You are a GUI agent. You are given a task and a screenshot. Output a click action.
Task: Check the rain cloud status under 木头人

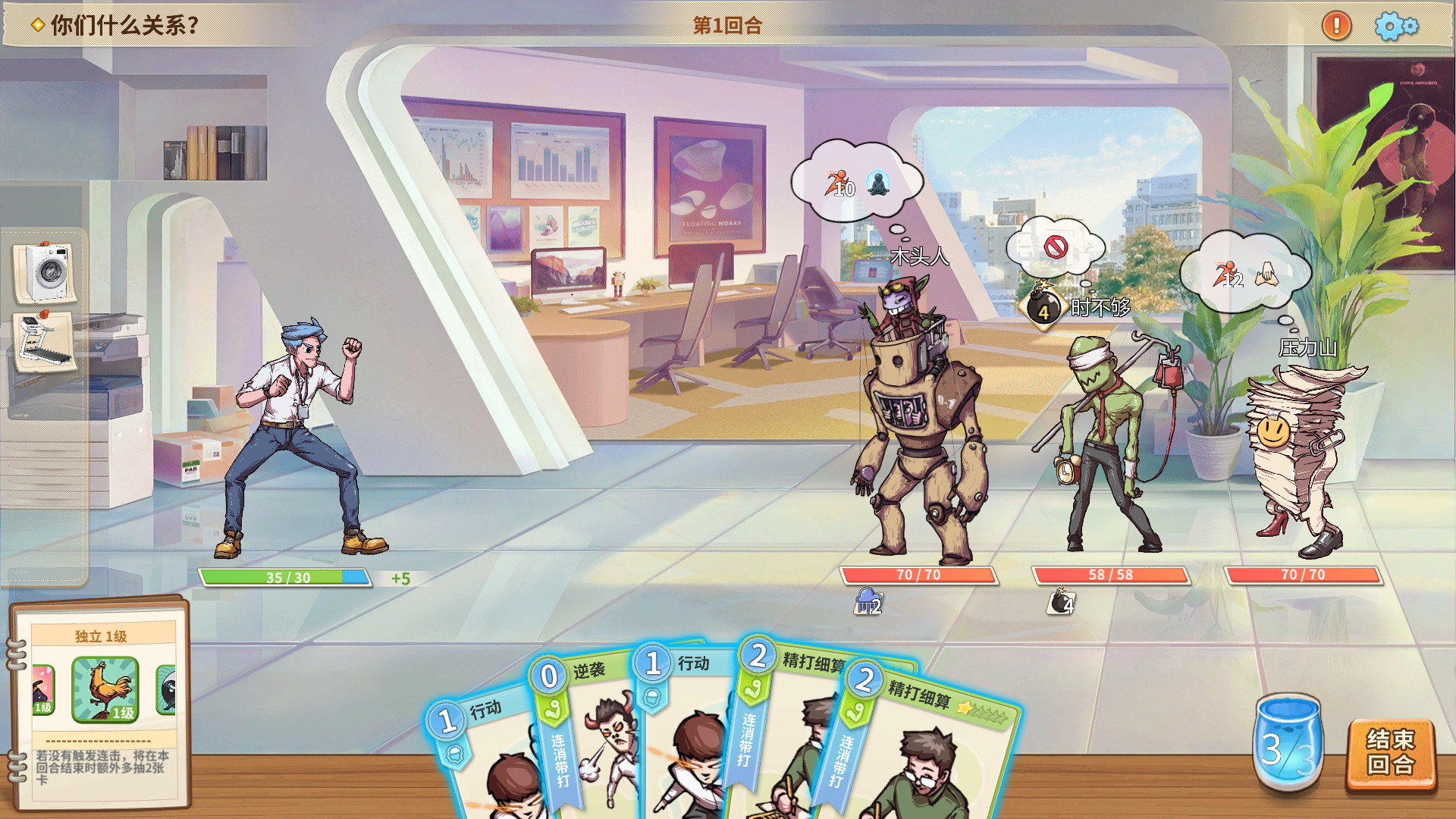868,601
